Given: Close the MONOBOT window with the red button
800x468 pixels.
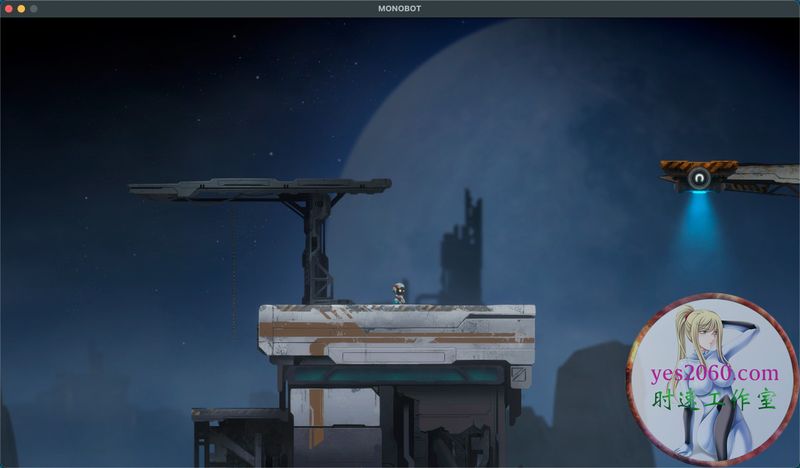Looking at the screenshot, I should tap(9, 9).
